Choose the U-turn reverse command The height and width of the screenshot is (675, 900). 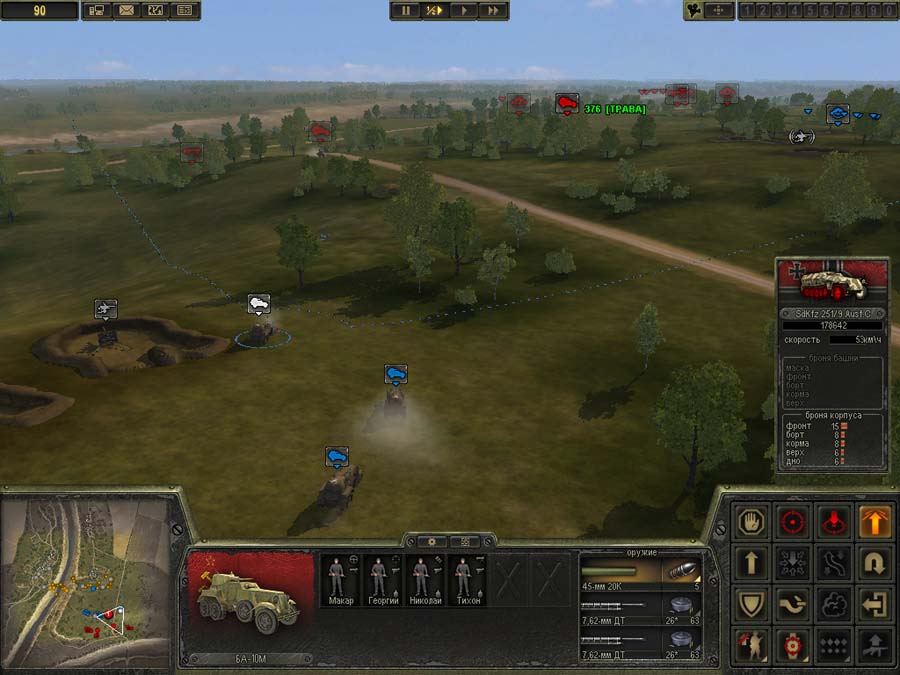875,563
